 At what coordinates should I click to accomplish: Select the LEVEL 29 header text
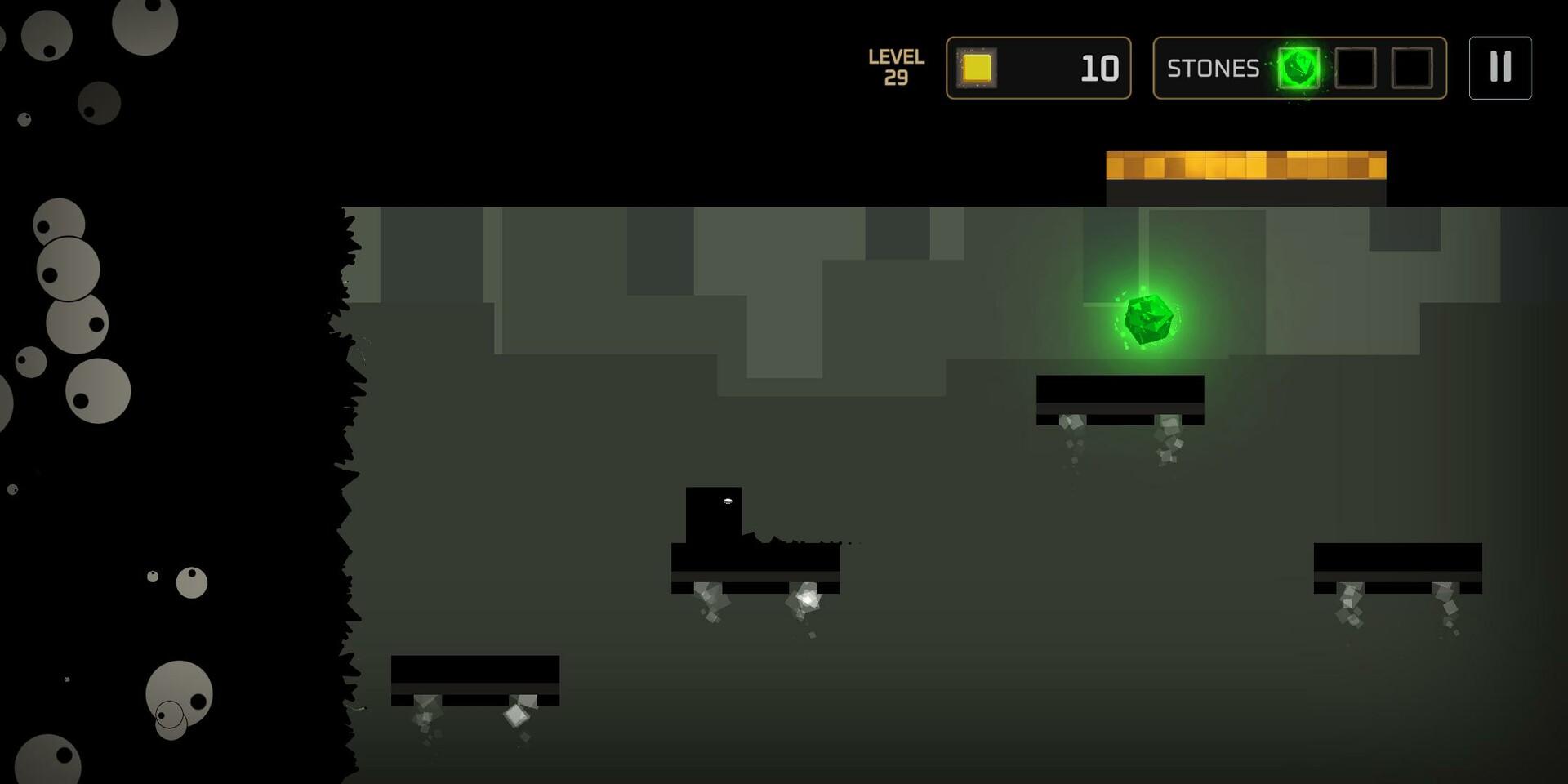(x=896, y=68)
